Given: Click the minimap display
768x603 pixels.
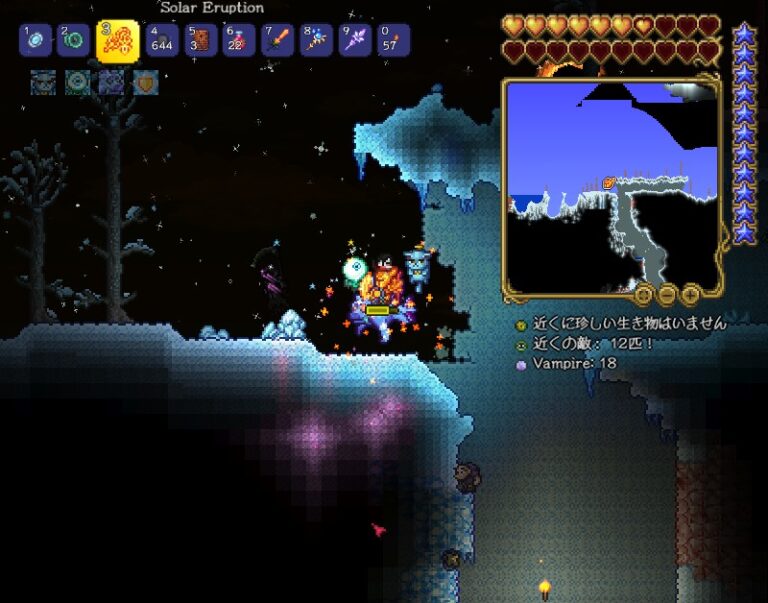Looking at the screenshot, I should point(611,186).
